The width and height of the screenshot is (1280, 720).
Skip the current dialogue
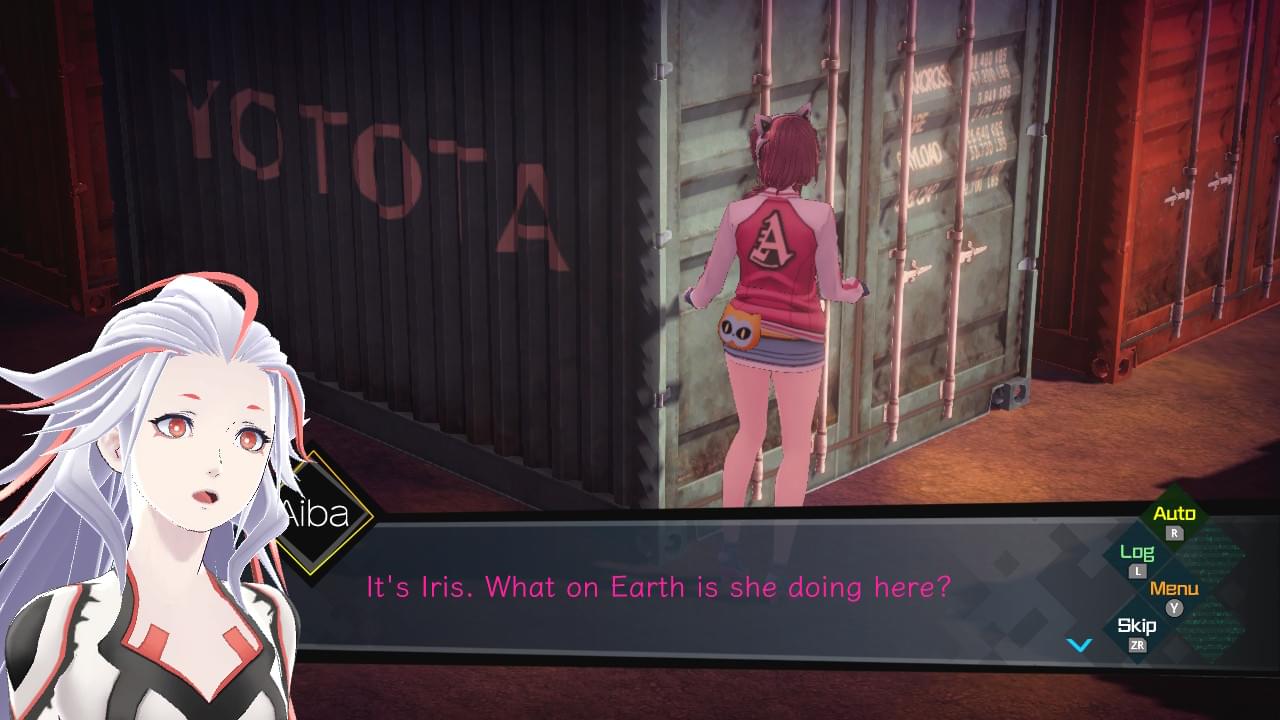(x=1137, y=627)
